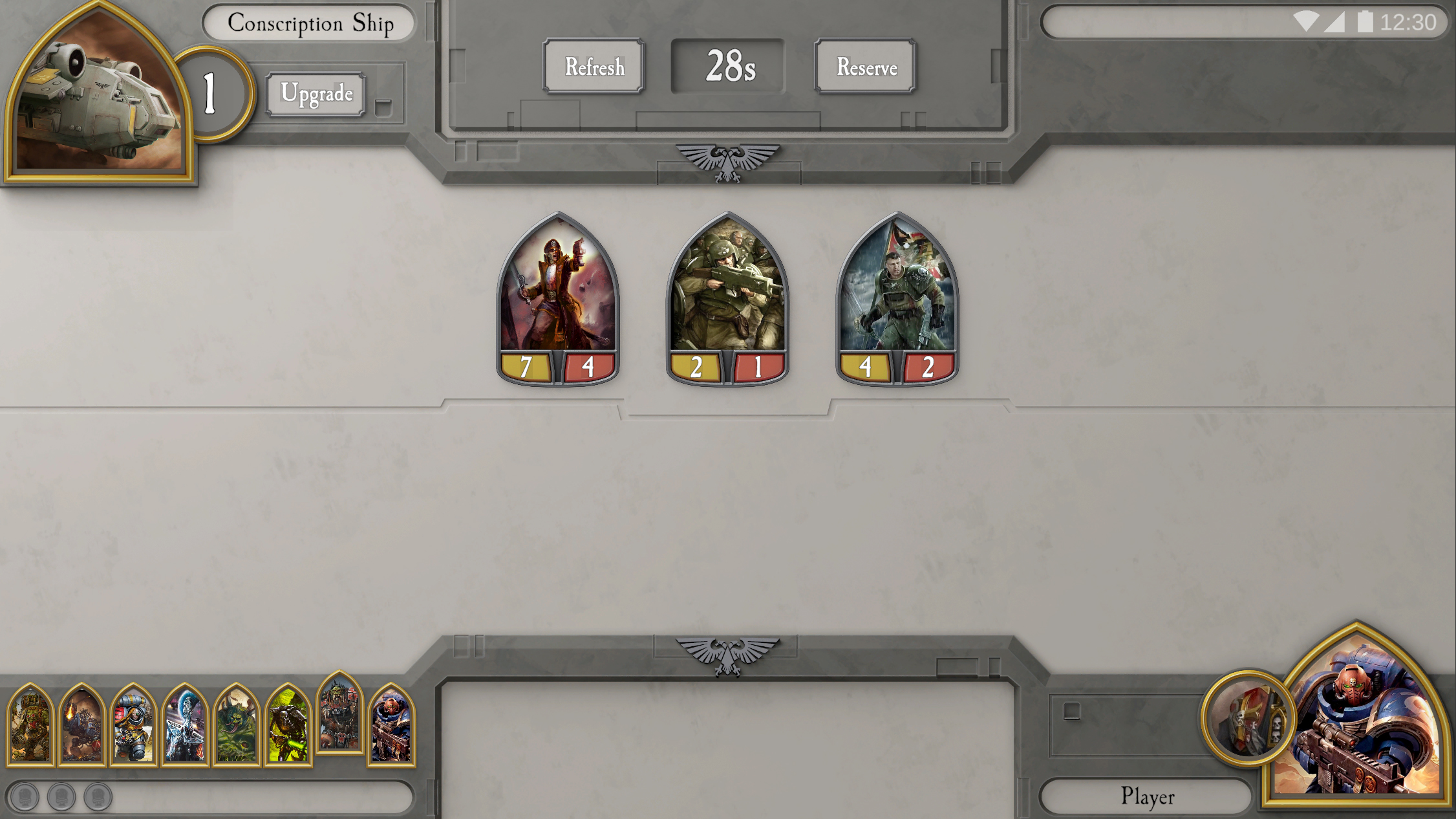
Task: Activate the round skull-shield hero power
Action: (1248, 718)
